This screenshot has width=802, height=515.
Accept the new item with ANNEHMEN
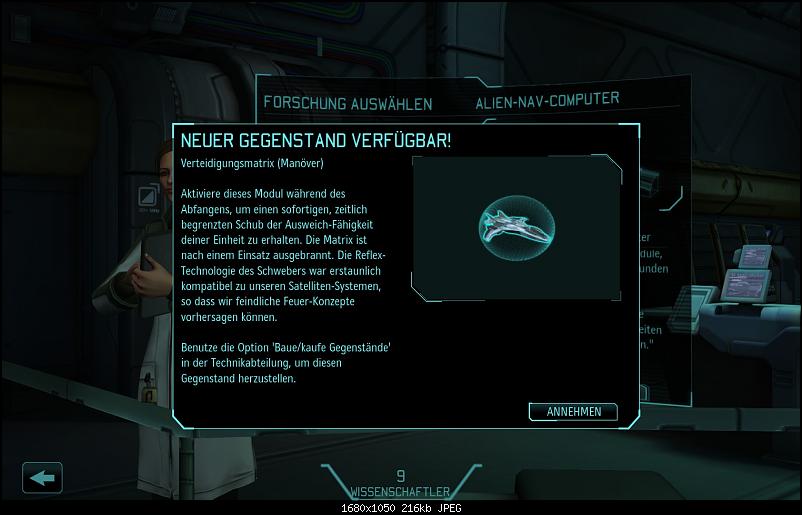coord(573,412)
